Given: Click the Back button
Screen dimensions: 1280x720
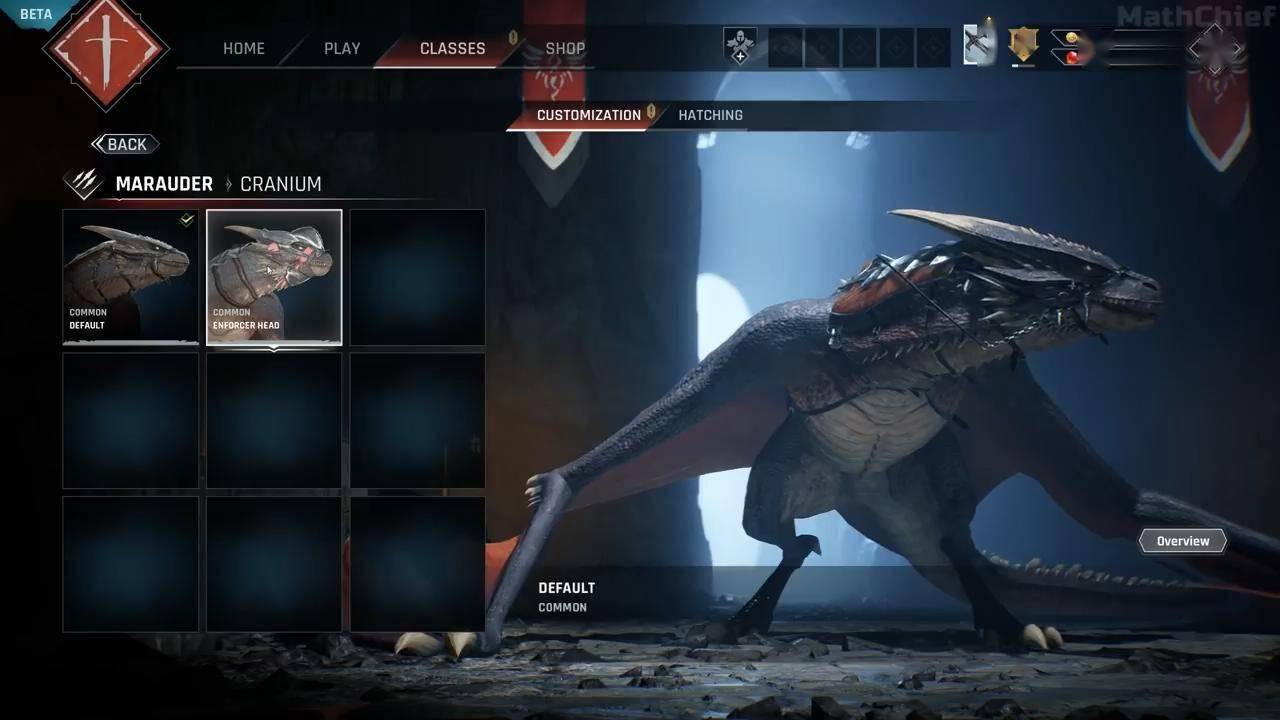Looking at the screenshot, I should click(x=125, y=144).
